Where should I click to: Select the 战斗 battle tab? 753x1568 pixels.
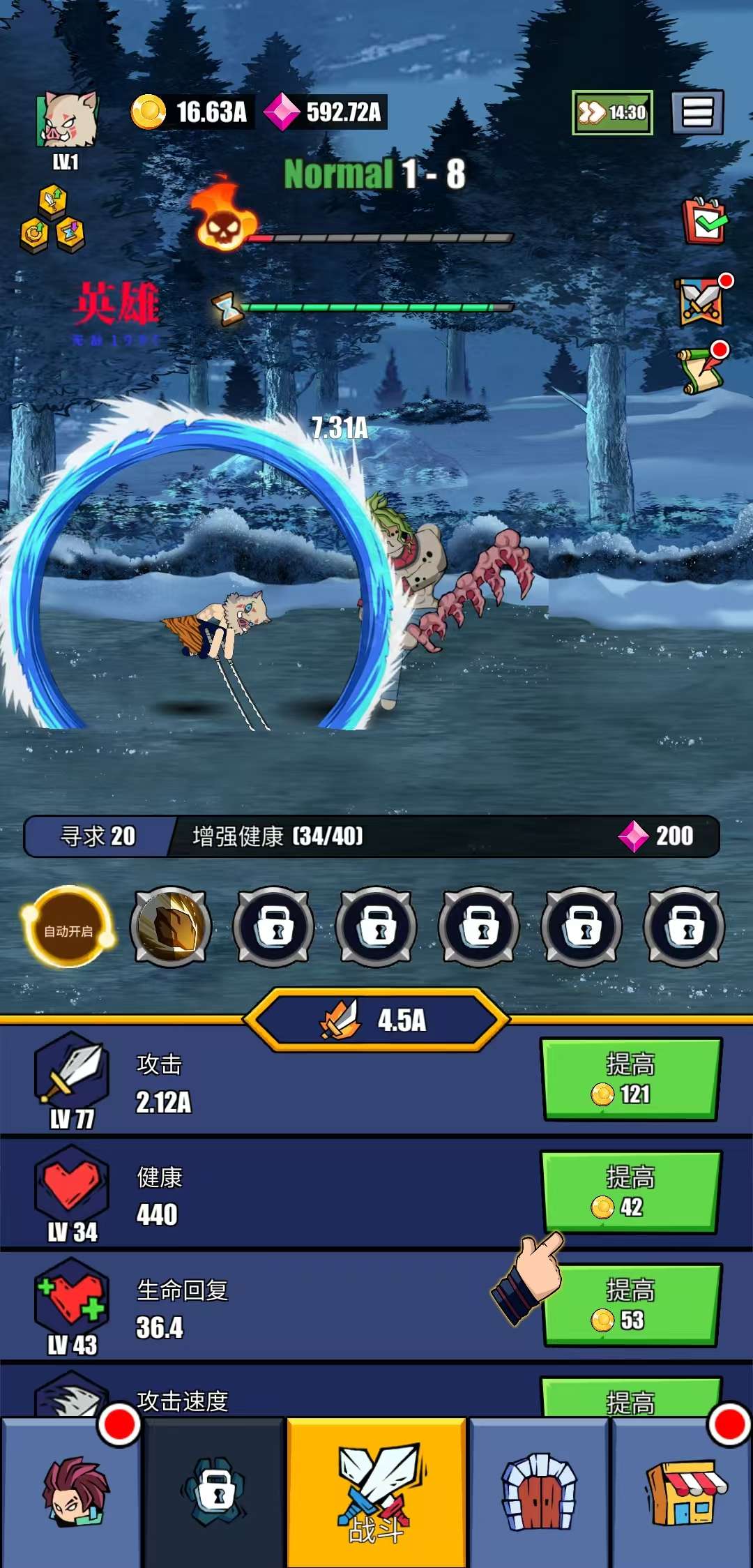[376, 1493]
